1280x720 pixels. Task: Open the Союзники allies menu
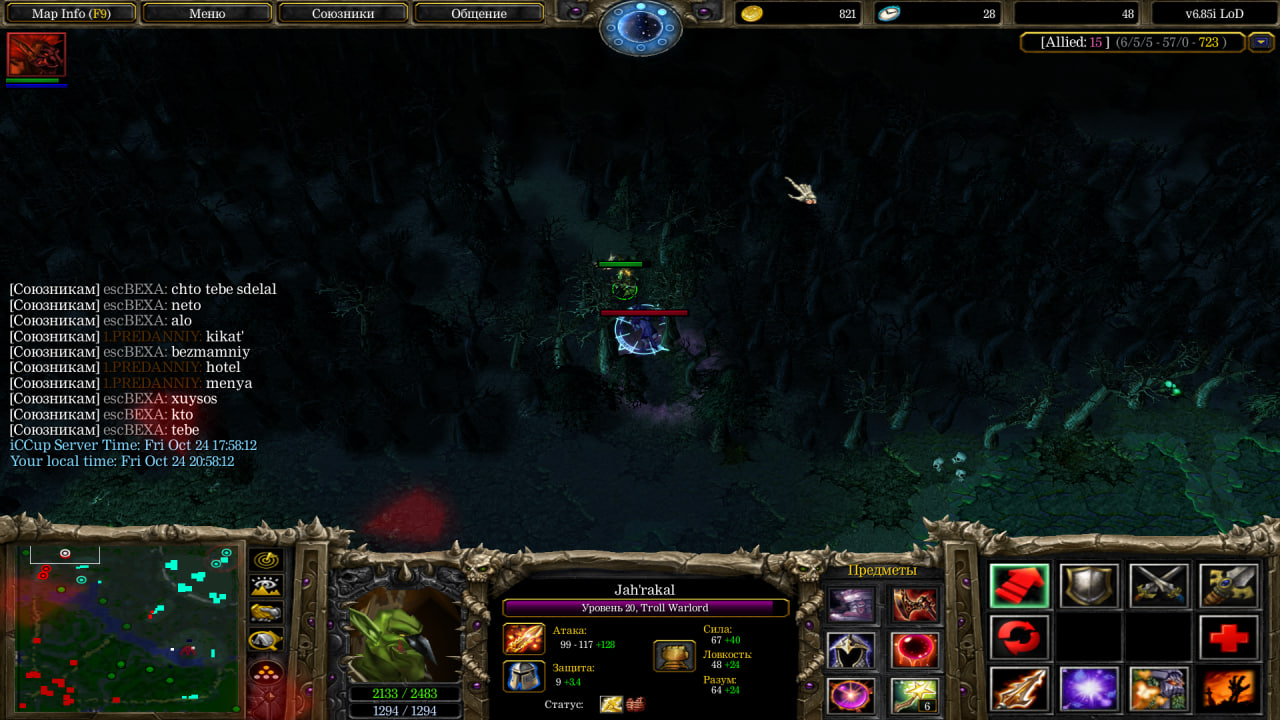coord(342,14)
